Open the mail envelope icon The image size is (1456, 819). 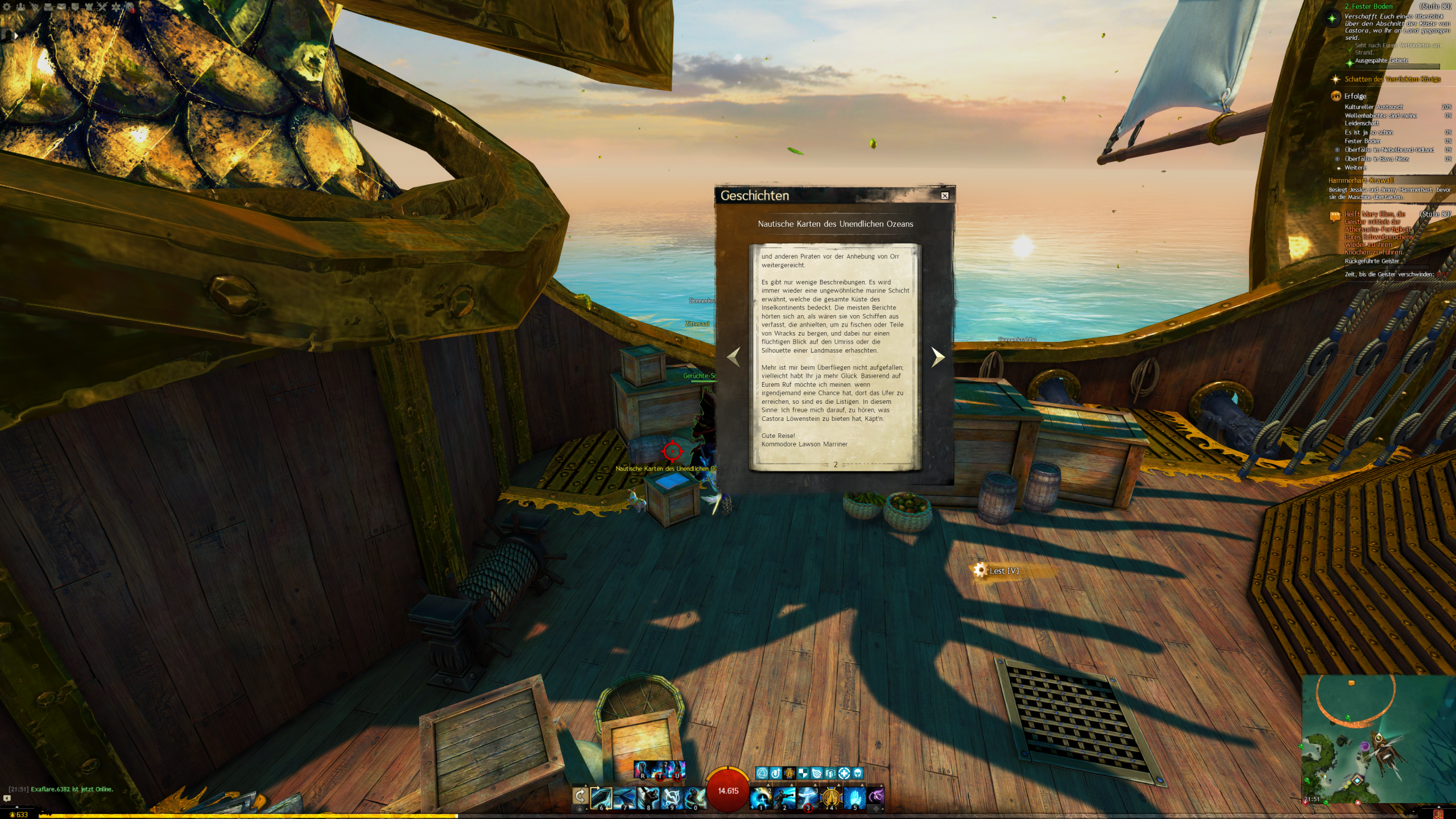(61, 7)
